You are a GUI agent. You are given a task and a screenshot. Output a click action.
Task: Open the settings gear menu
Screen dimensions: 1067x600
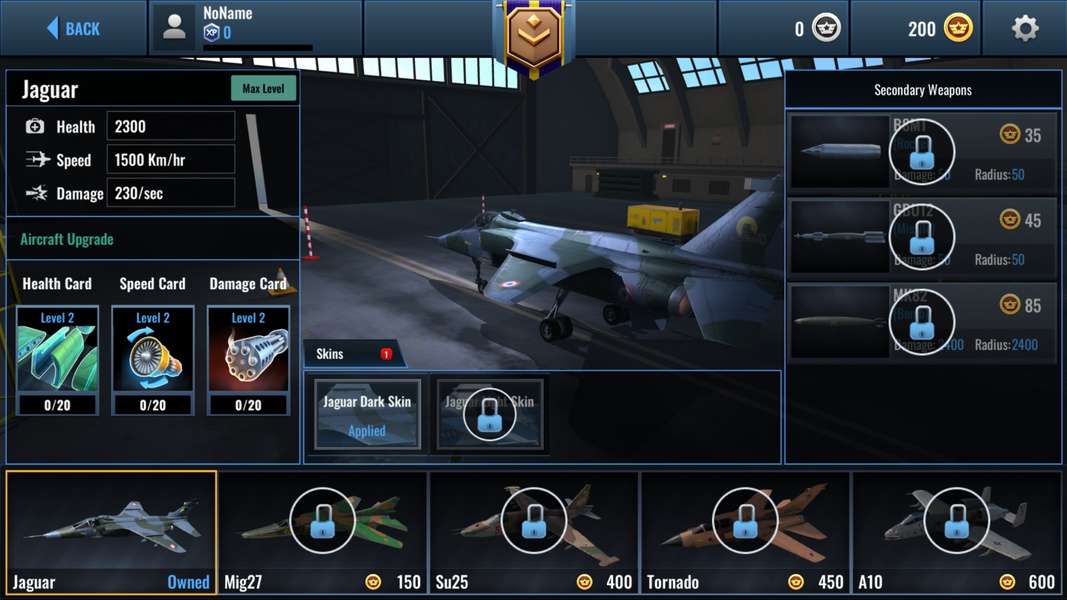tap(1024, 28)
